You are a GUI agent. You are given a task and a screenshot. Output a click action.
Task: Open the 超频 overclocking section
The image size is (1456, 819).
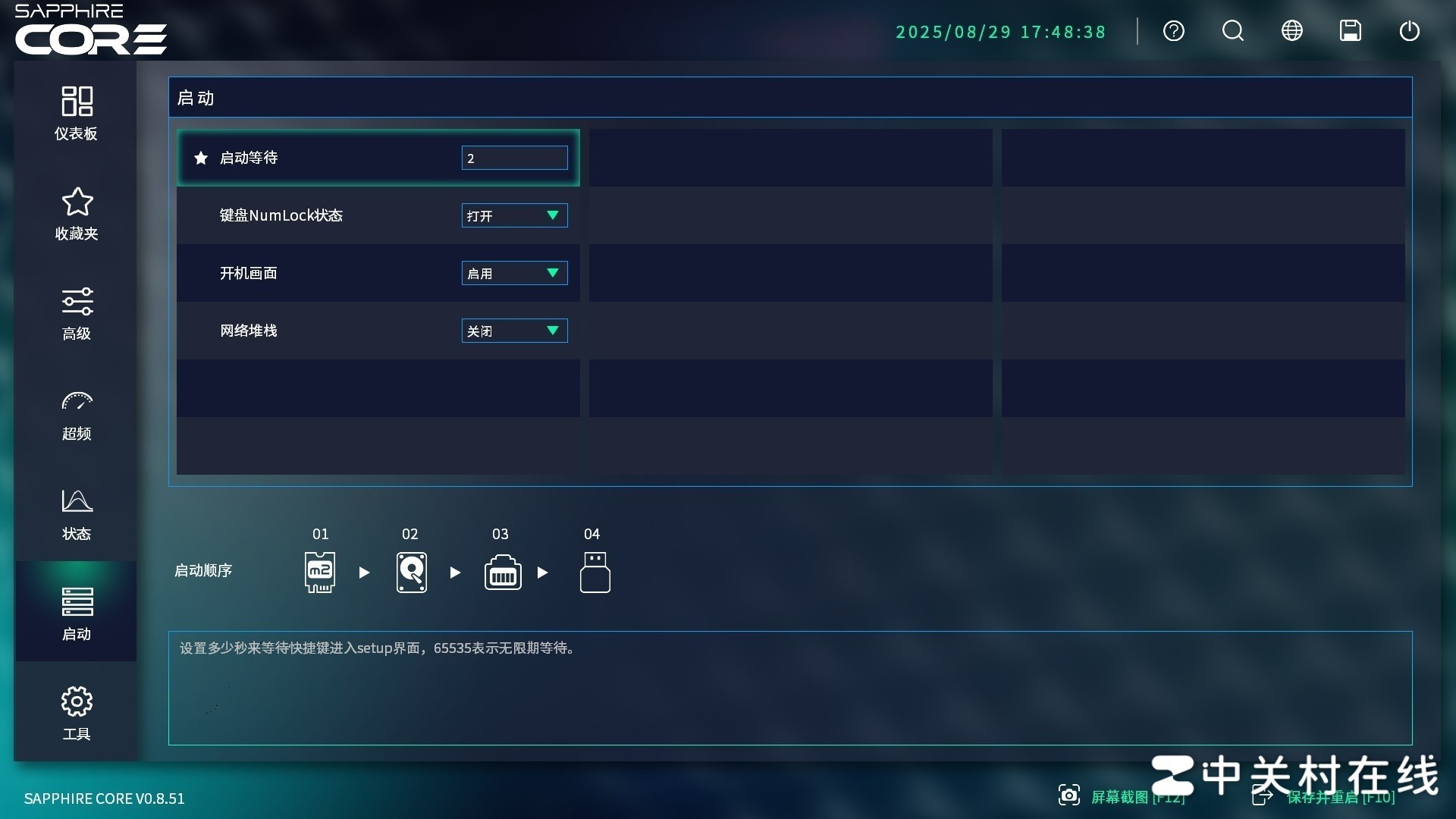click(76, 413)
